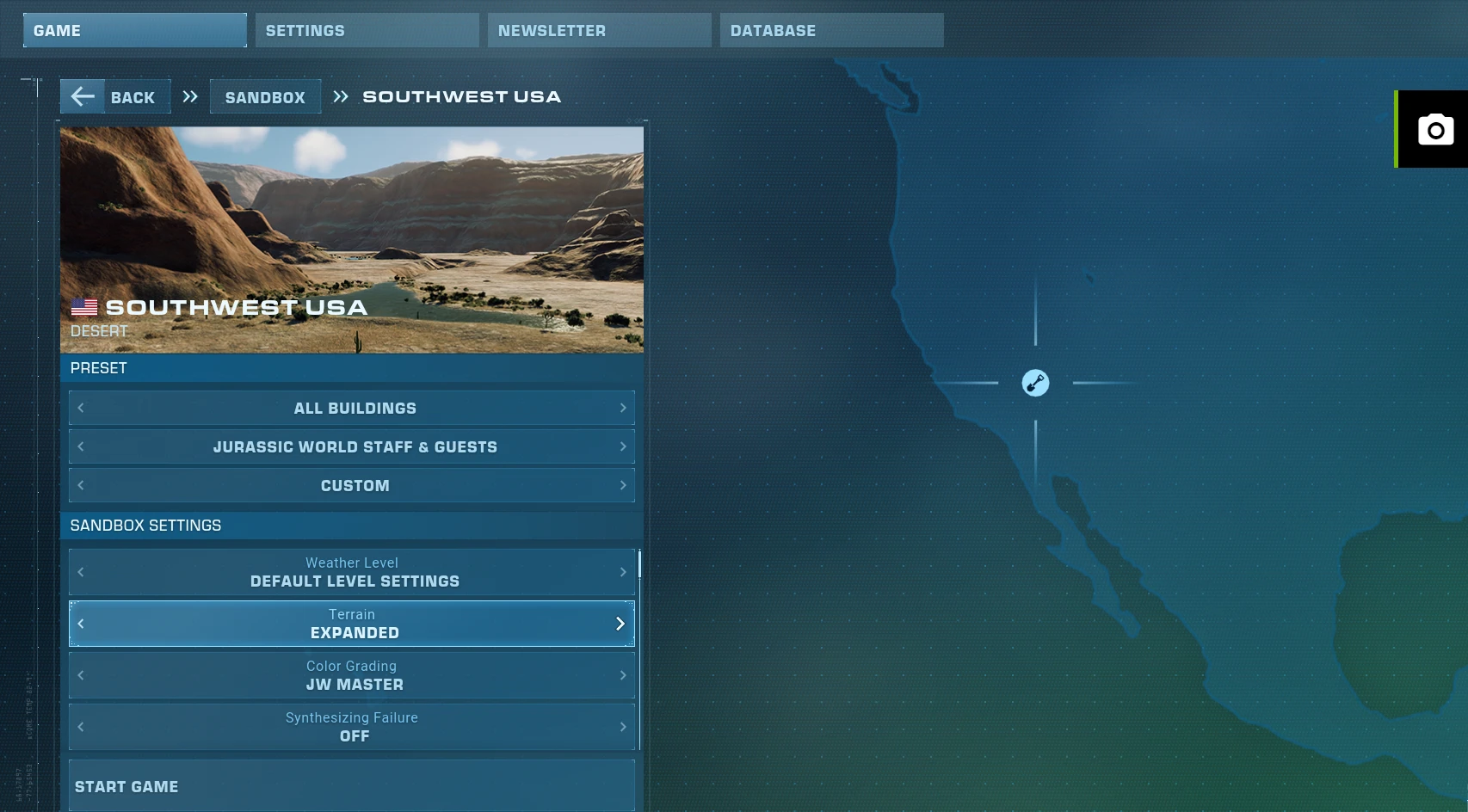The image size is (1468, 812).
Task: Switch to the Game tab
Action: [134, 30]
